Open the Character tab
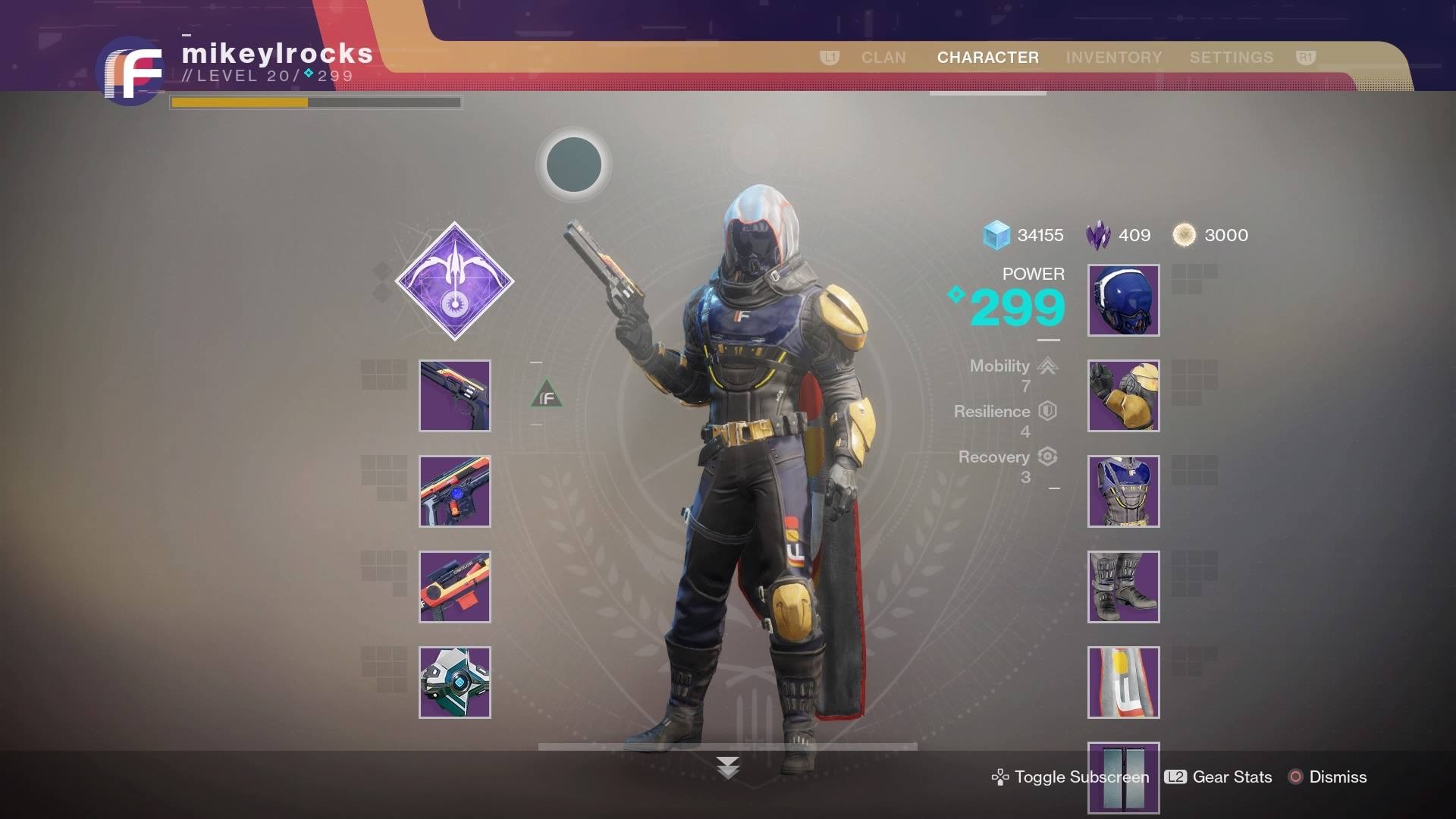 tap(987, 58)
